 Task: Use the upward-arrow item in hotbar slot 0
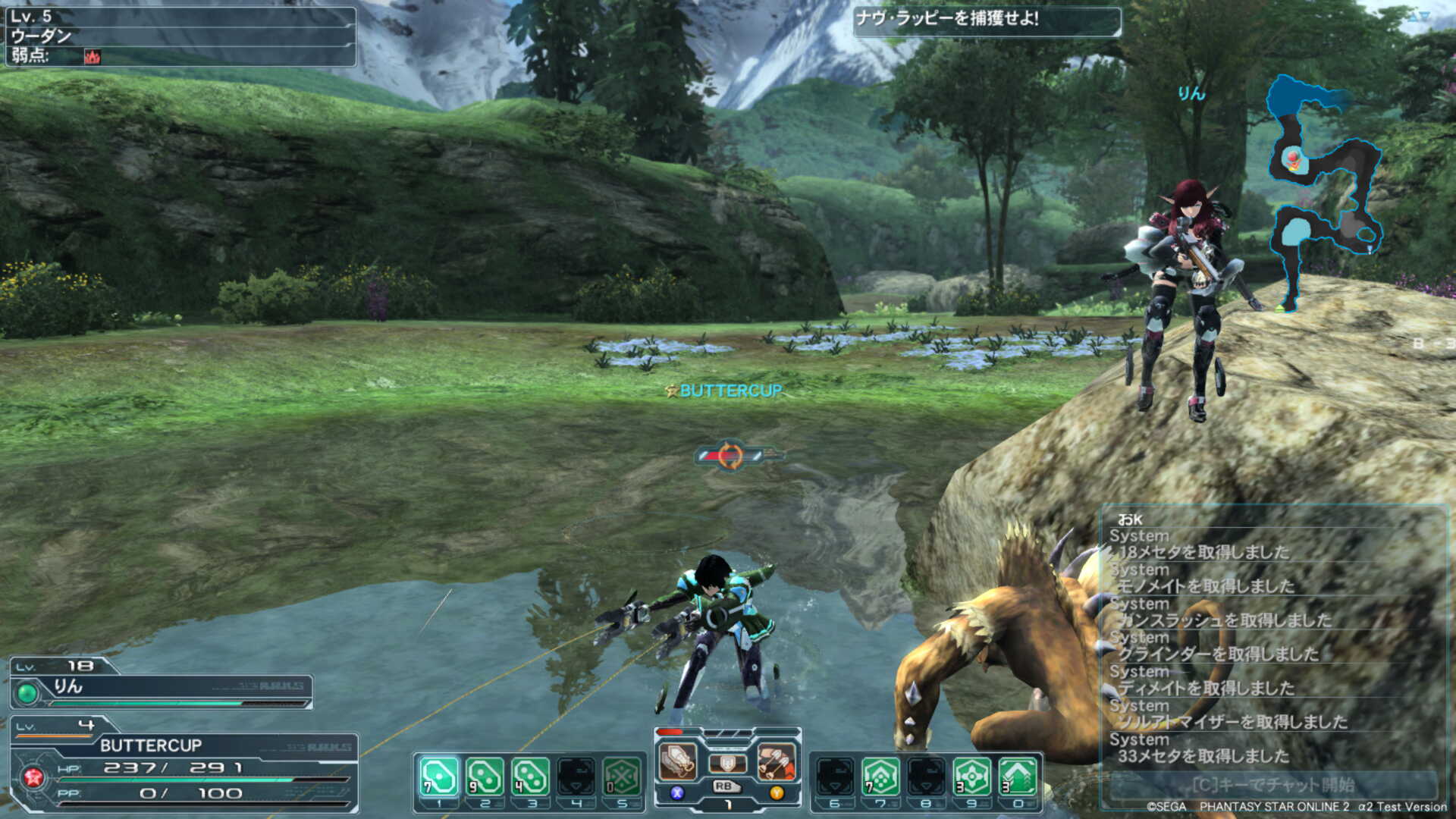1017,777
